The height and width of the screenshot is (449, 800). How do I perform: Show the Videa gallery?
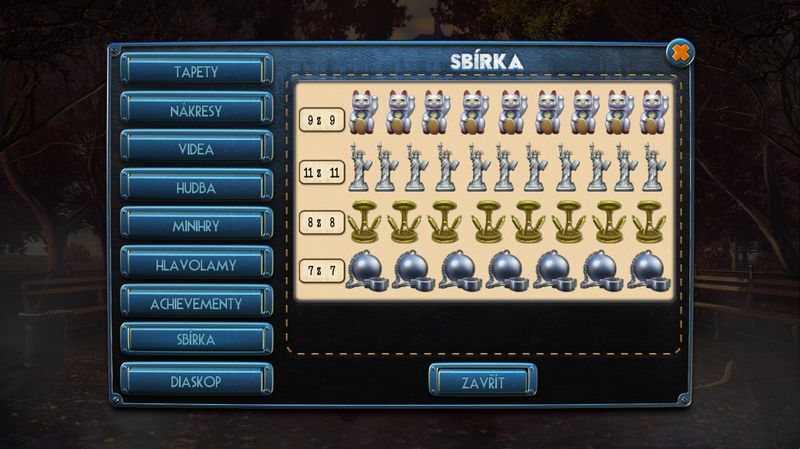coord(196,146)
